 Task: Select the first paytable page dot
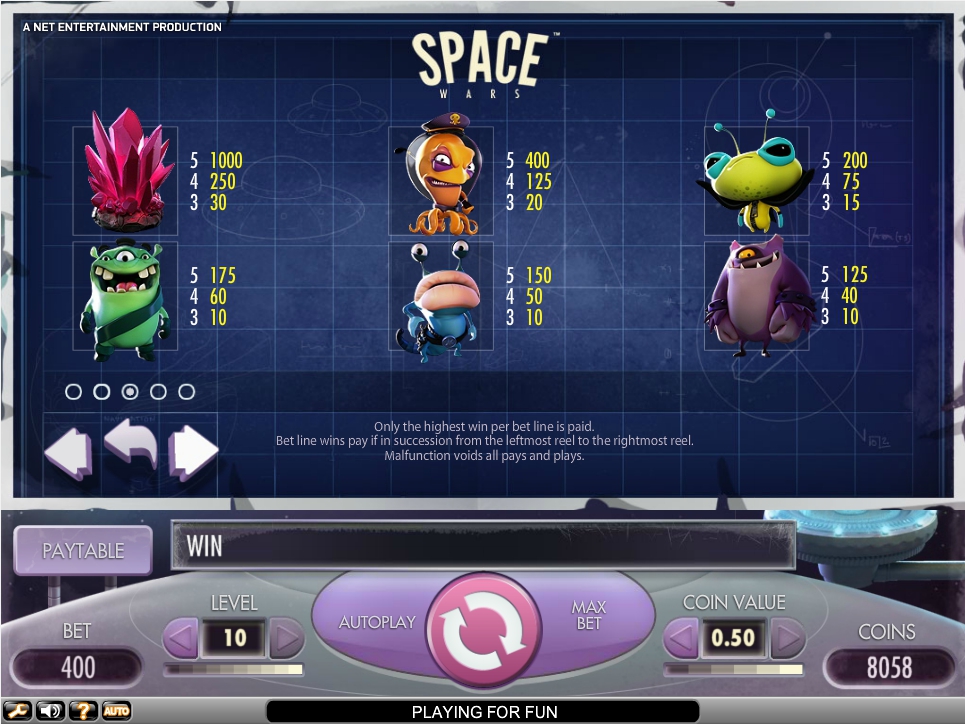click(x=73, y=392)
